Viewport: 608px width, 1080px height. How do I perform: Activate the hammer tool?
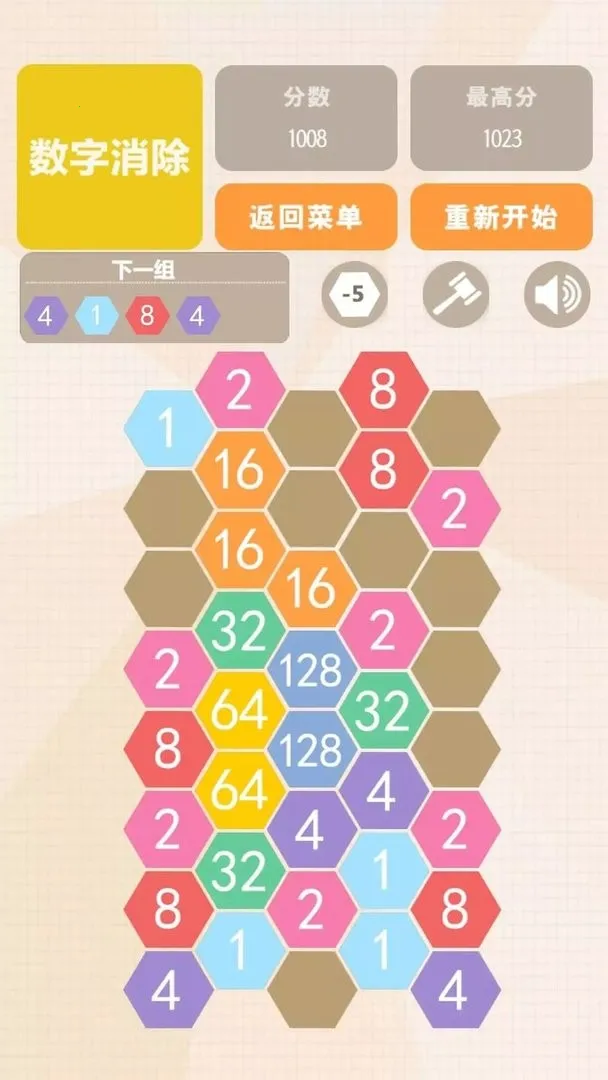click(456, 295)
